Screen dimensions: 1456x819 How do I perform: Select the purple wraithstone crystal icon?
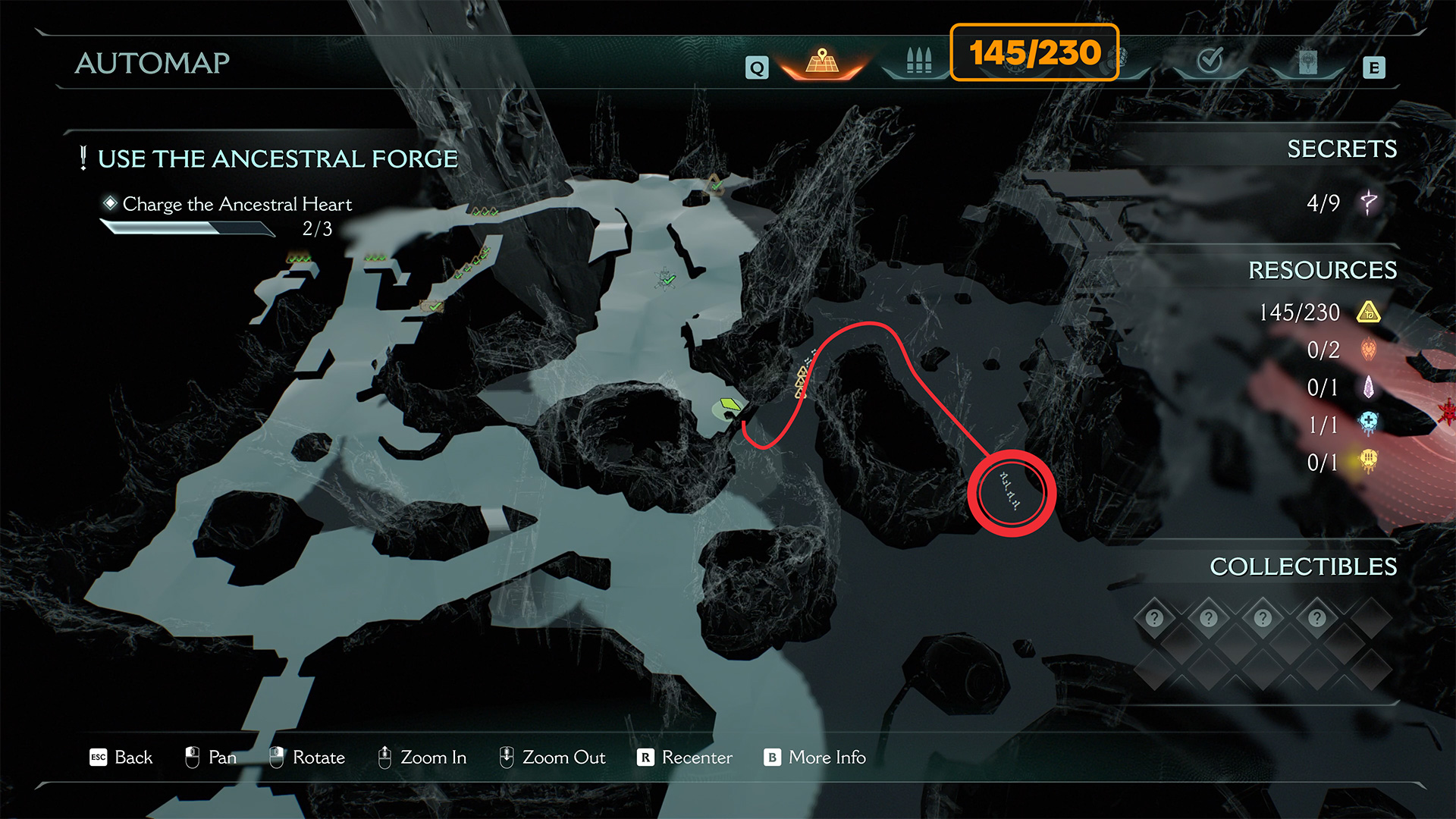(x=1369, y=388)
